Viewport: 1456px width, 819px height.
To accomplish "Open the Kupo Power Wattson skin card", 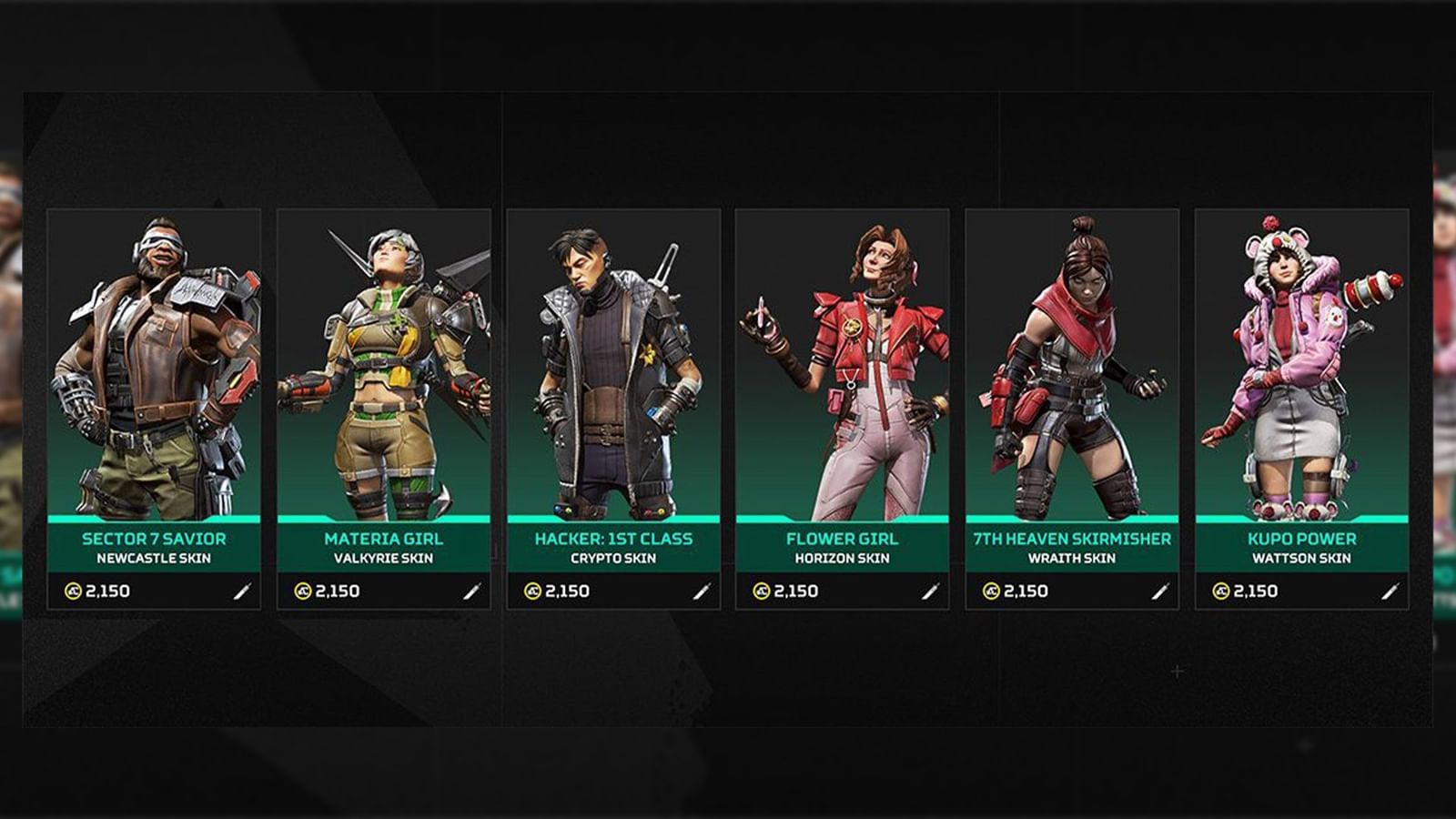I will pos(1303,364).
